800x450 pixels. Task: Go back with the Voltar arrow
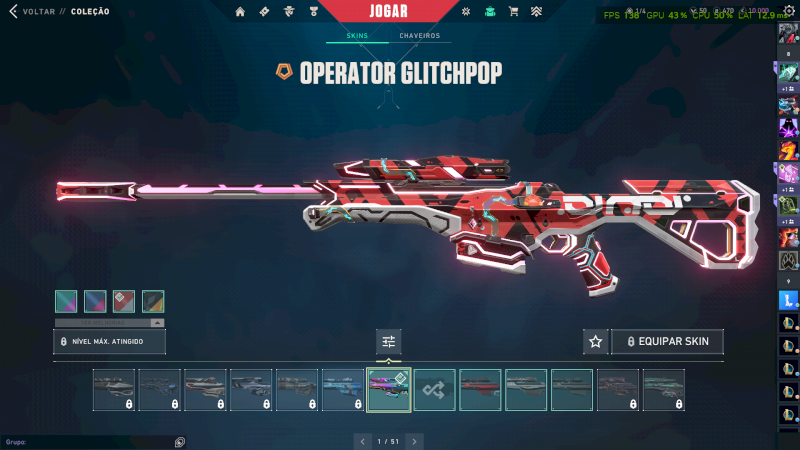pyautogui.click(x=13, y=12)
